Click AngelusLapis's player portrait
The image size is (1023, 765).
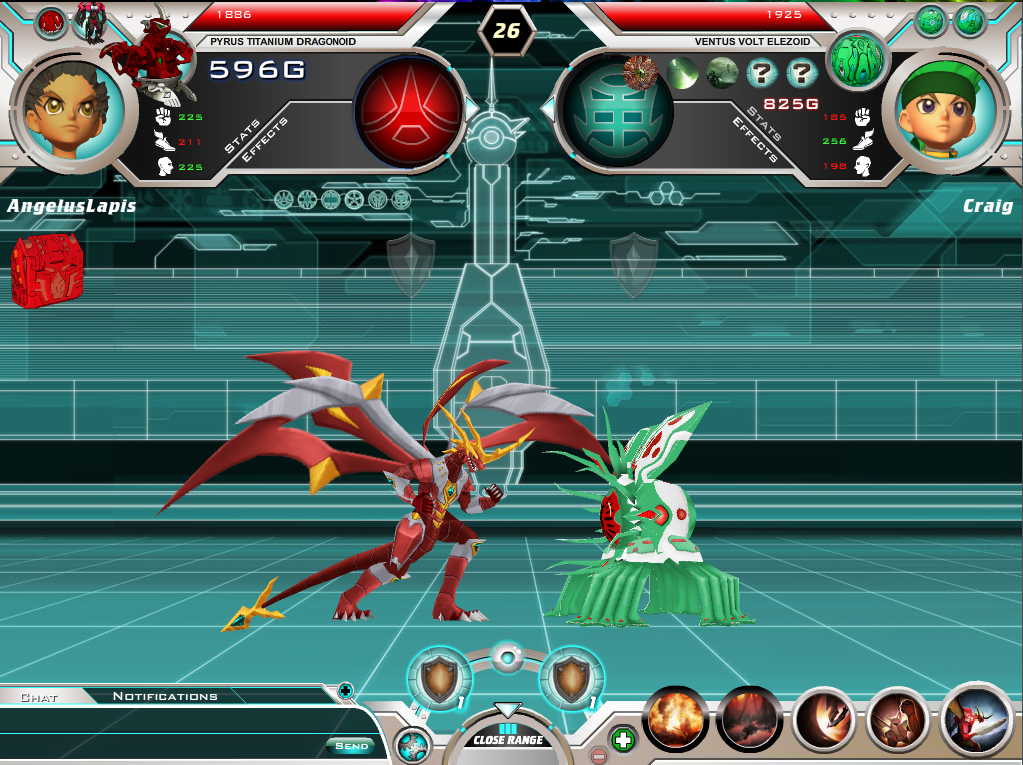click(73, 109)
